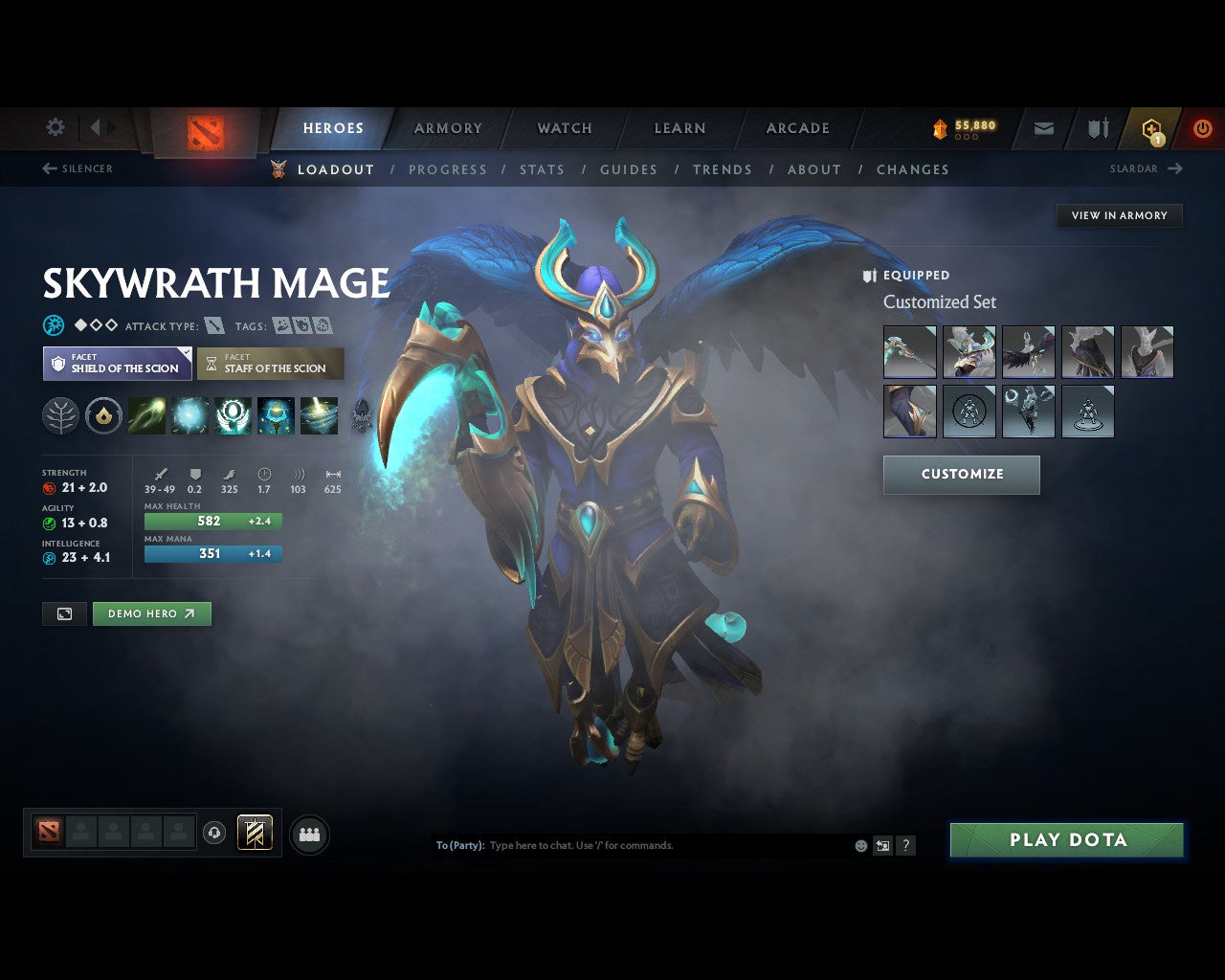Viewport: 1225px width, 980px height.
Task: Open voice chat settings headset icon
Action: pos(214,833)
